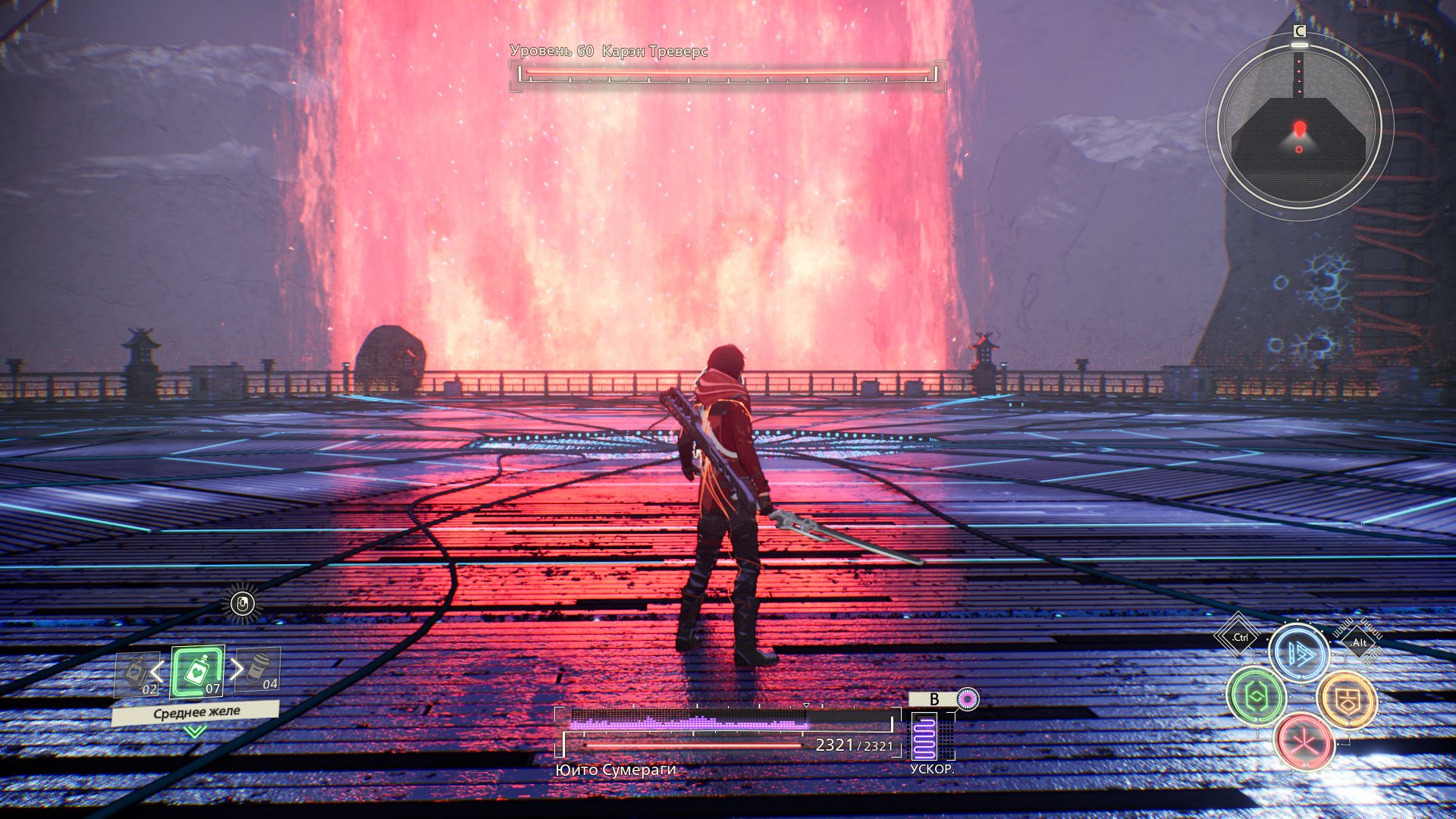The height and width of the screenshot is (819, 1456).
Task: Choose the dimmed heart jelly slot with 02
Action: pyautogui.click(x=136, y=674)
